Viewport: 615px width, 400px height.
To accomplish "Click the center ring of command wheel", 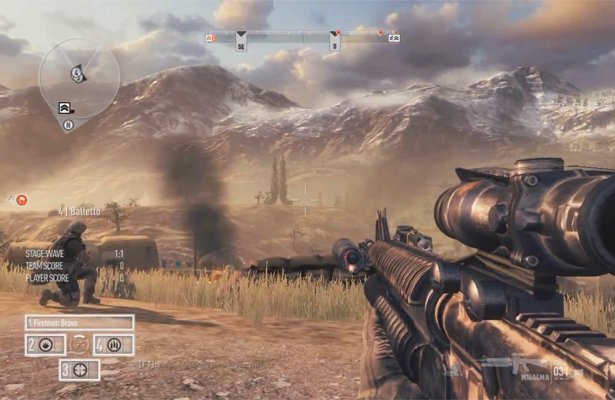I will [79, 346].
